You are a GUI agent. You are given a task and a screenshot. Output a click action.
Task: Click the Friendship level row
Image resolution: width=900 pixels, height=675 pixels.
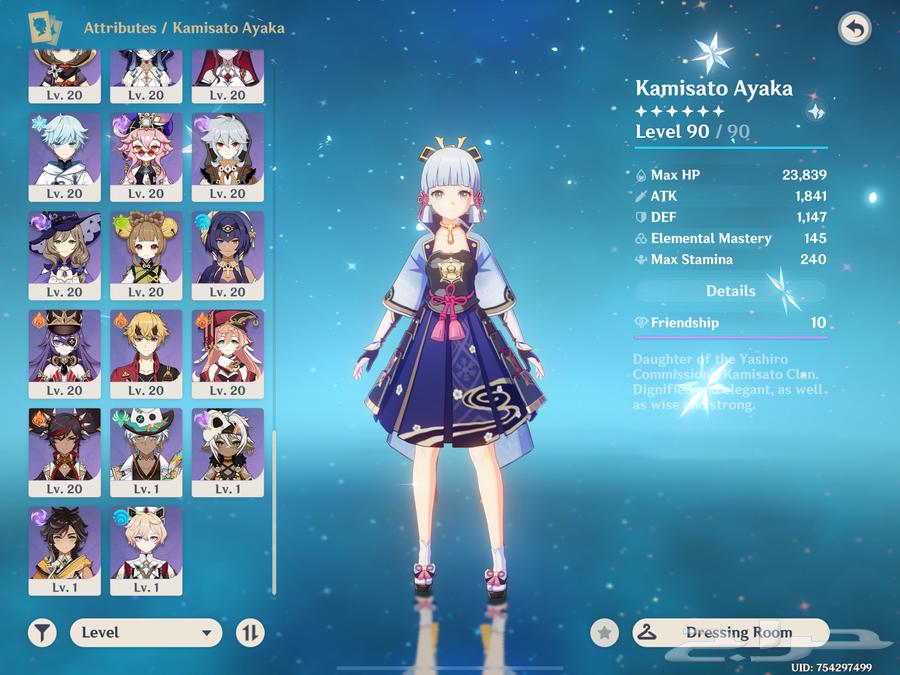pyautogui.click(x=731, y=323)
